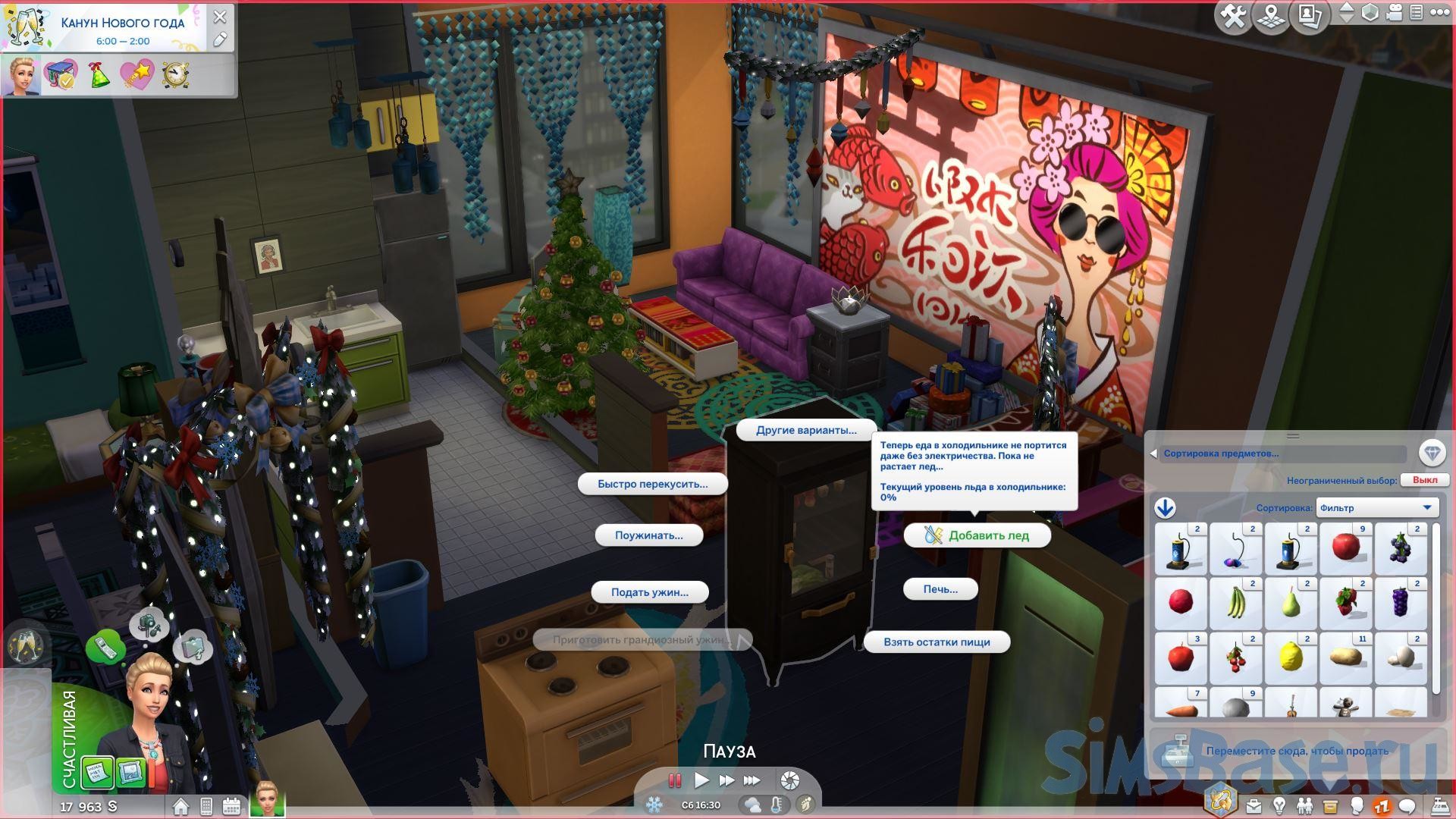Open 'Другие варианты...' for more options
Screen dimensions: 1456x819
pos(806,430)
